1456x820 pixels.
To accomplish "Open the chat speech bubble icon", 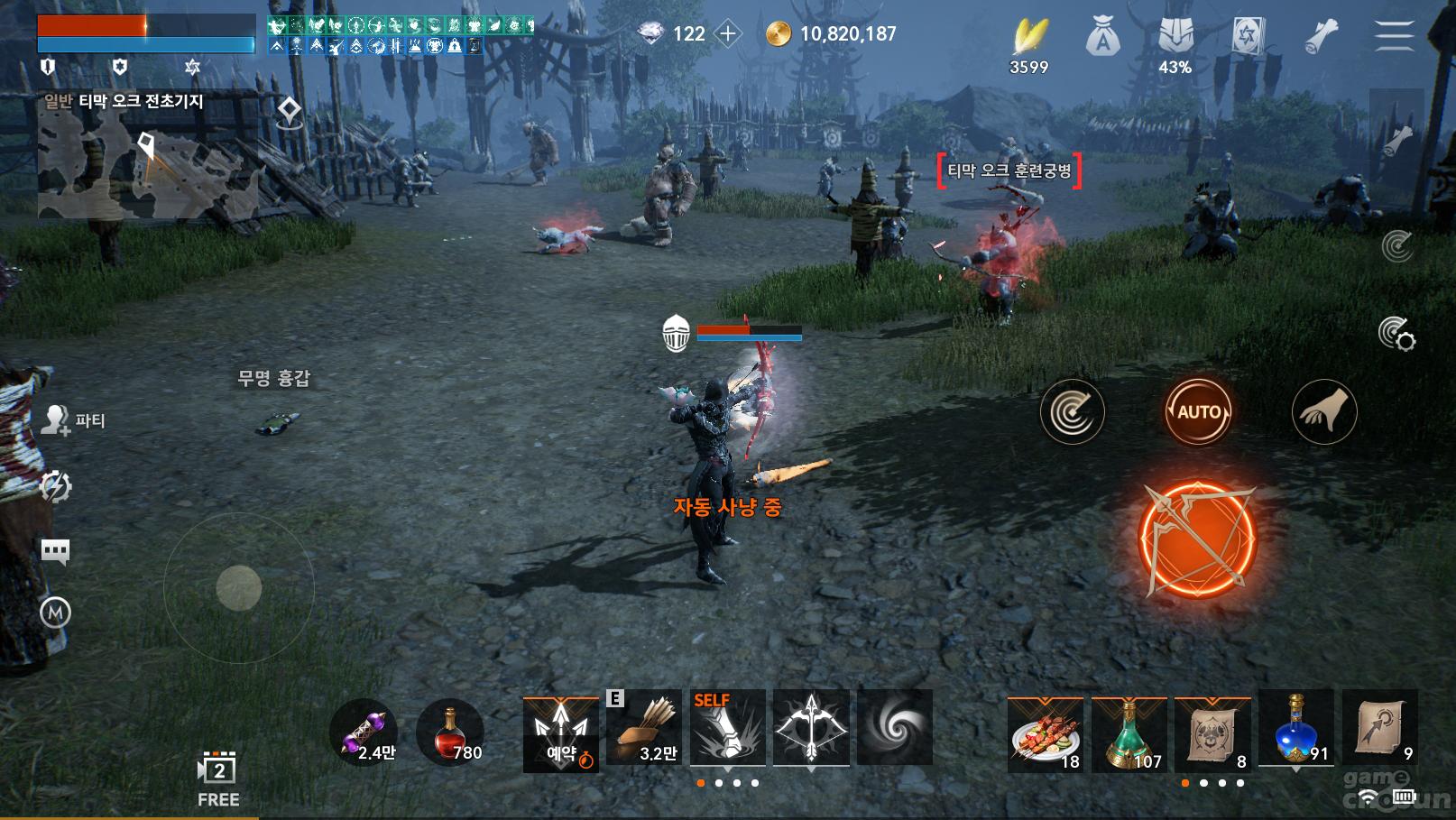I will tap(56, 551).
